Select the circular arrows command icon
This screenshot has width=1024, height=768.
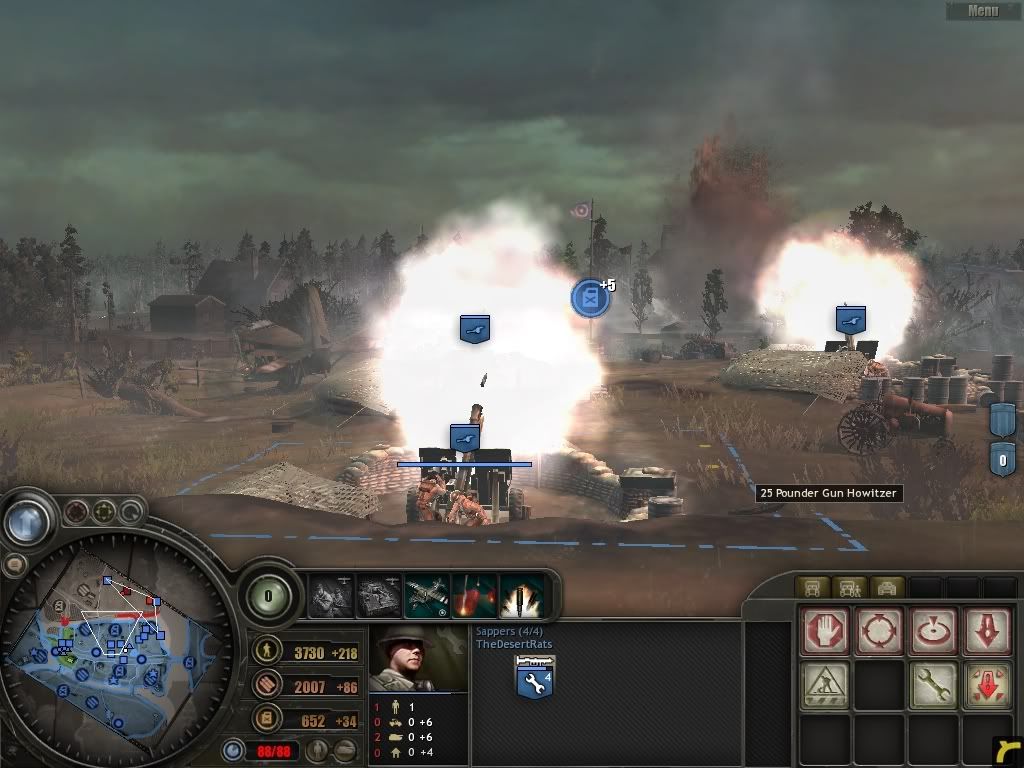click(880, 632)
